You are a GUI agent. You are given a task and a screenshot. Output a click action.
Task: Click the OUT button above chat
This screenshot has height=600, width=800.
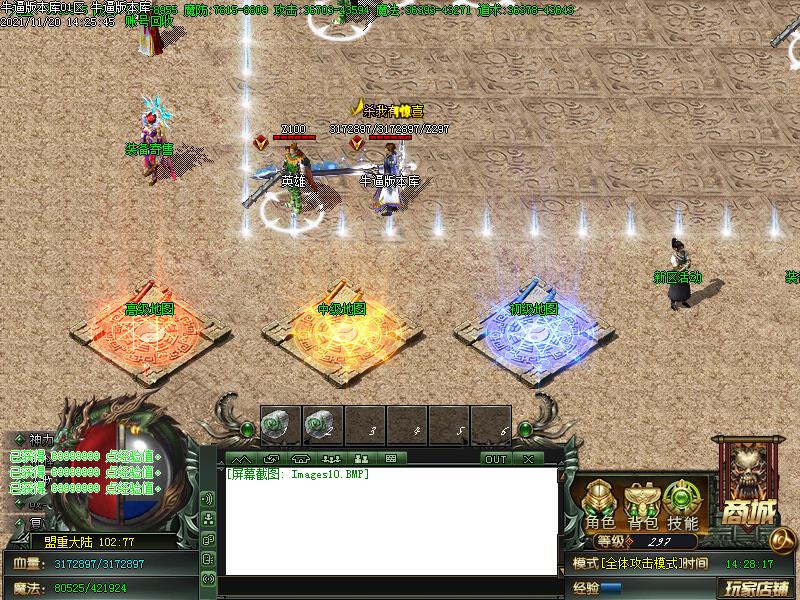tap(495, 459)
